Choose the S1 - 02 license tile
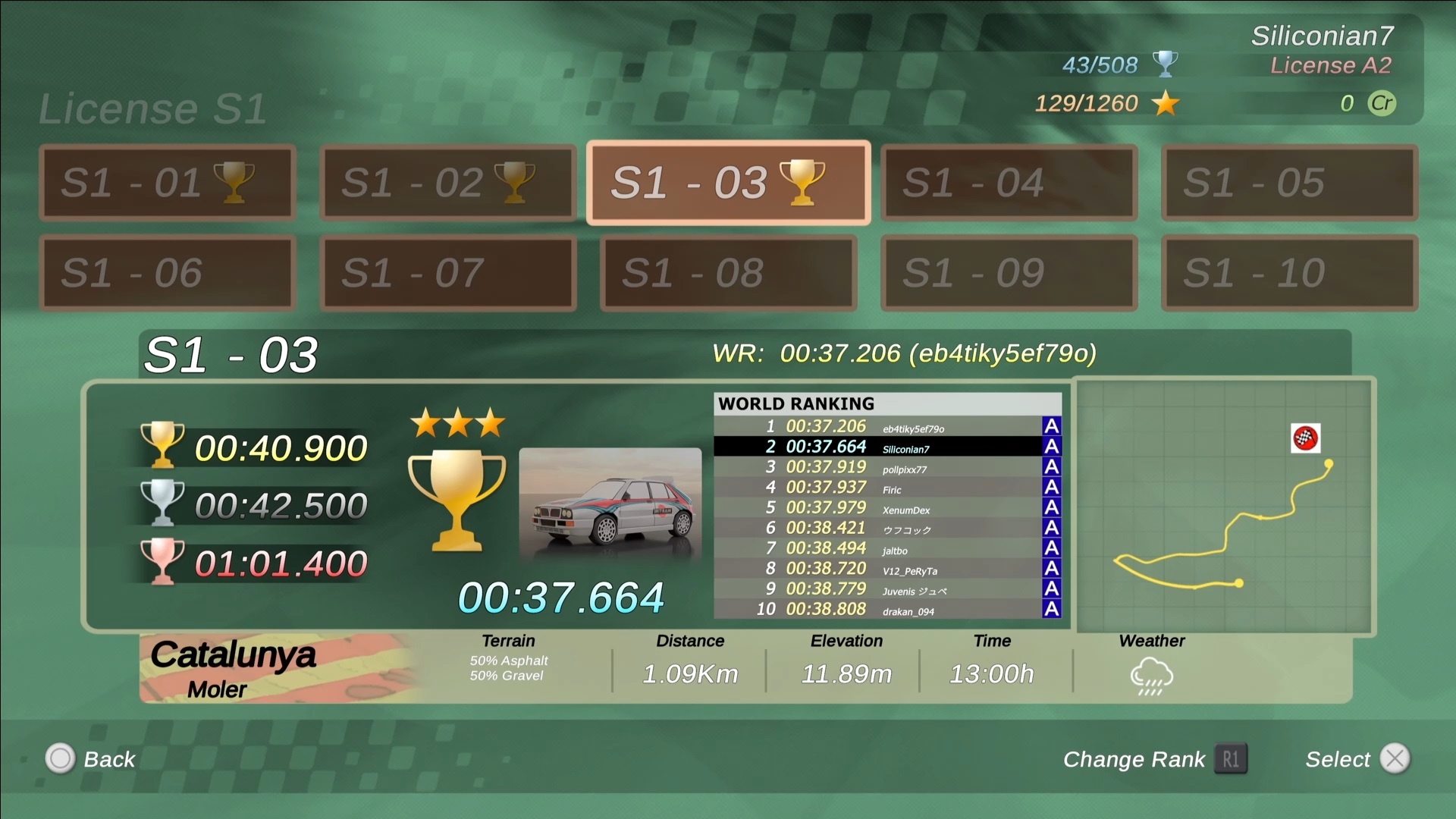Viewport: 1456px width, 819px height. coord(447,183)
